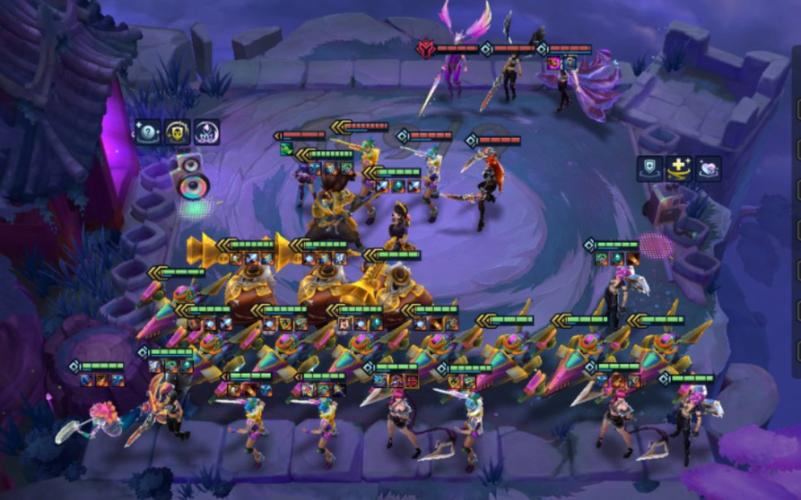Inspect the golden plus sign augment
This screenshot has width=801, height=500.
679,169
